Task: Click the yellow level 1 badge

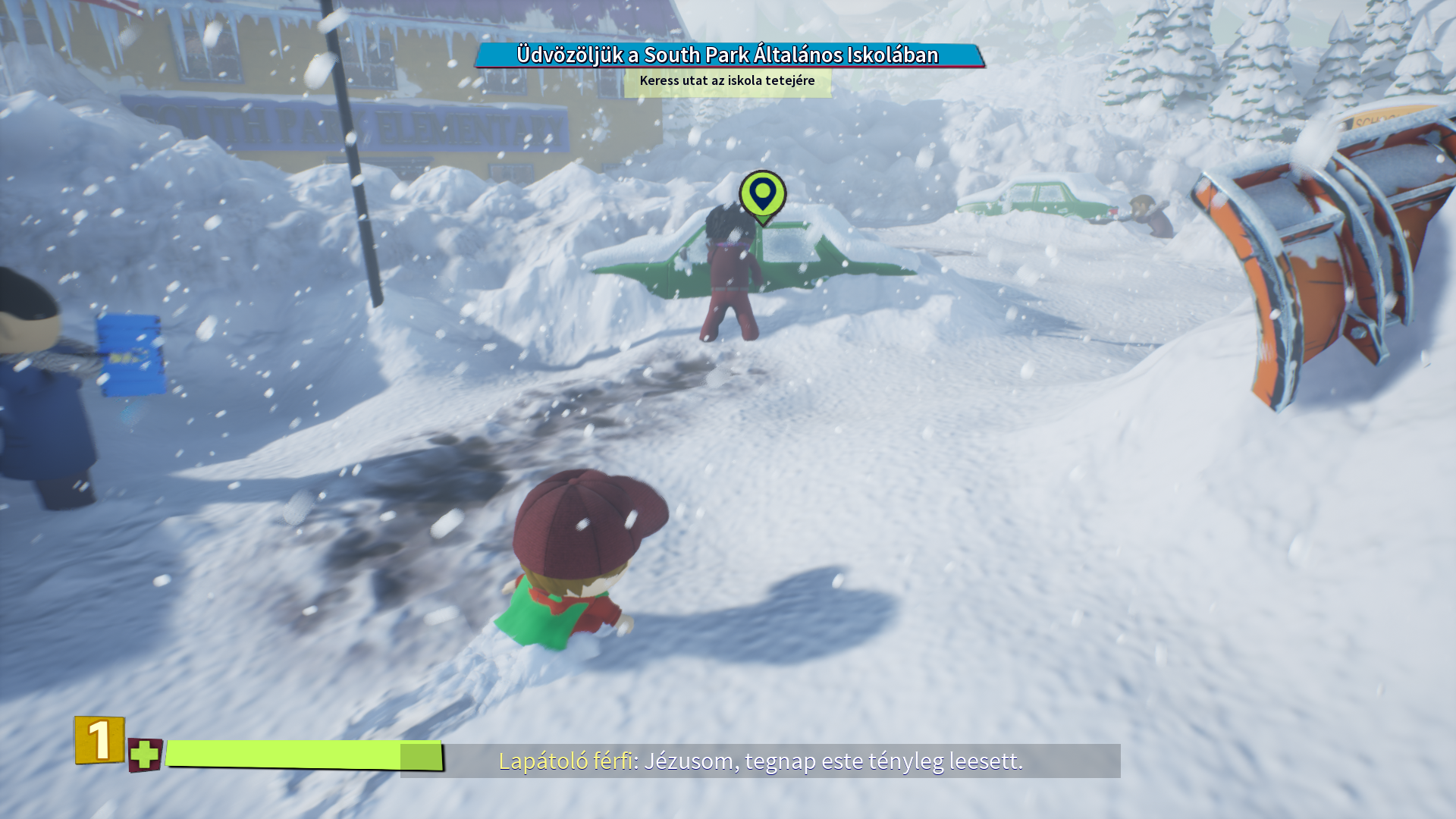Action: (x=99, y=739)
